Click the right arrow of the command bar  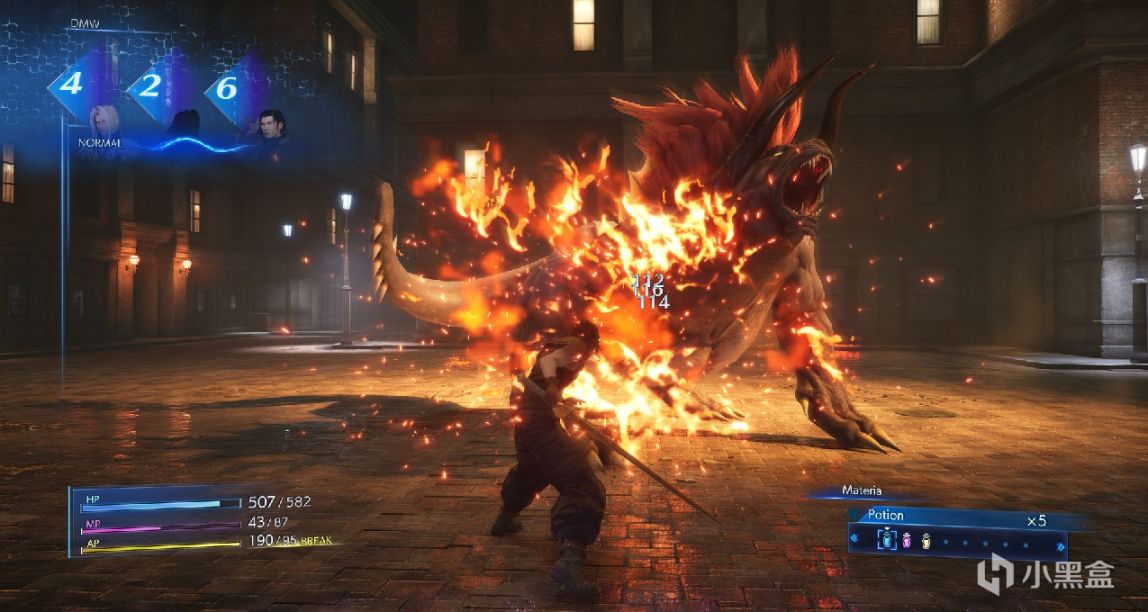point(1060,545)
